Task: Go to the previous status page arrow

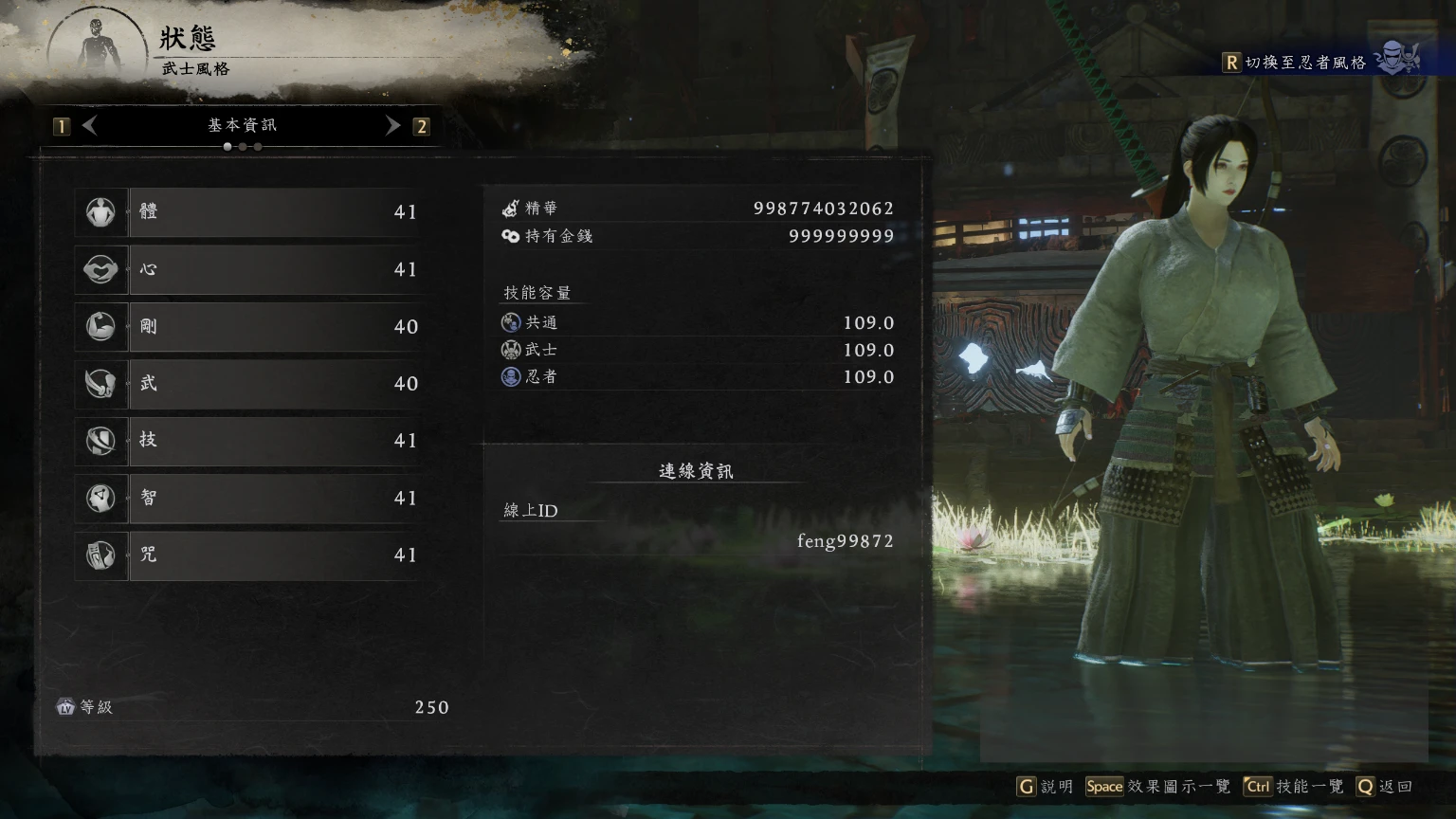Action: (90, 125)
